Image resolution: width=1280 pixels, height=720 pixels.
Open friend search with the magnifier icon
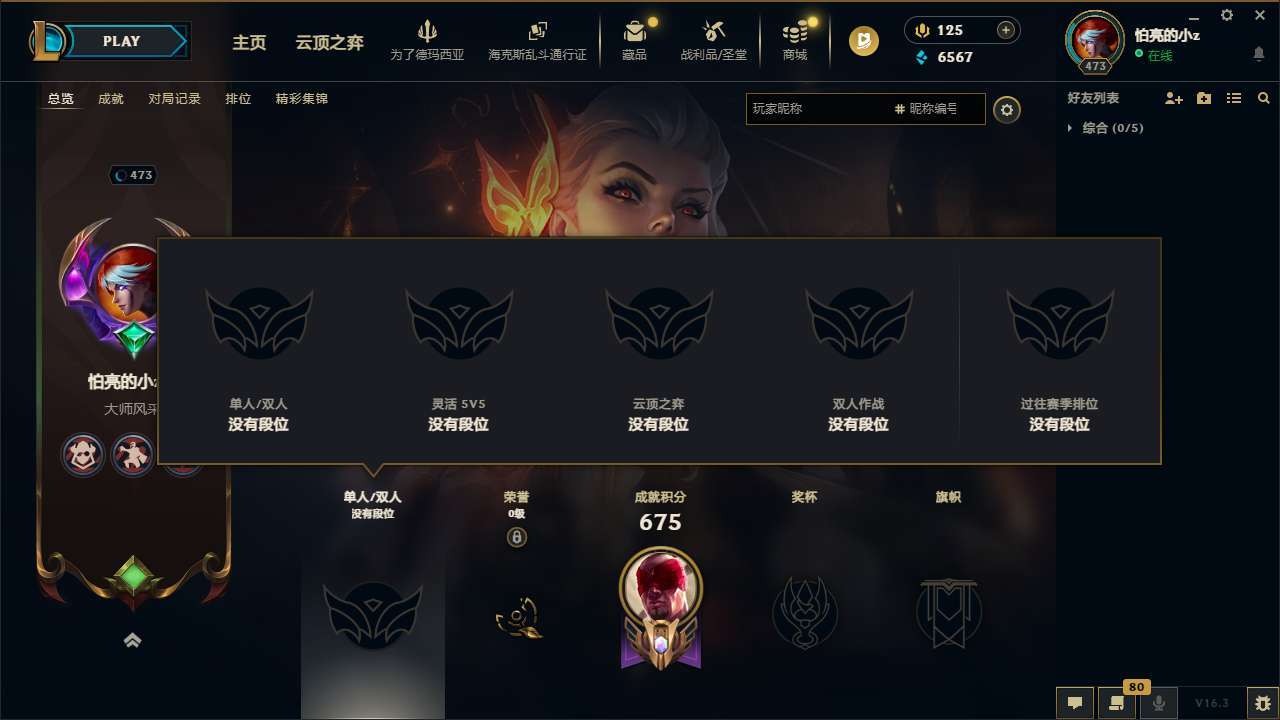coord(1263,98)
